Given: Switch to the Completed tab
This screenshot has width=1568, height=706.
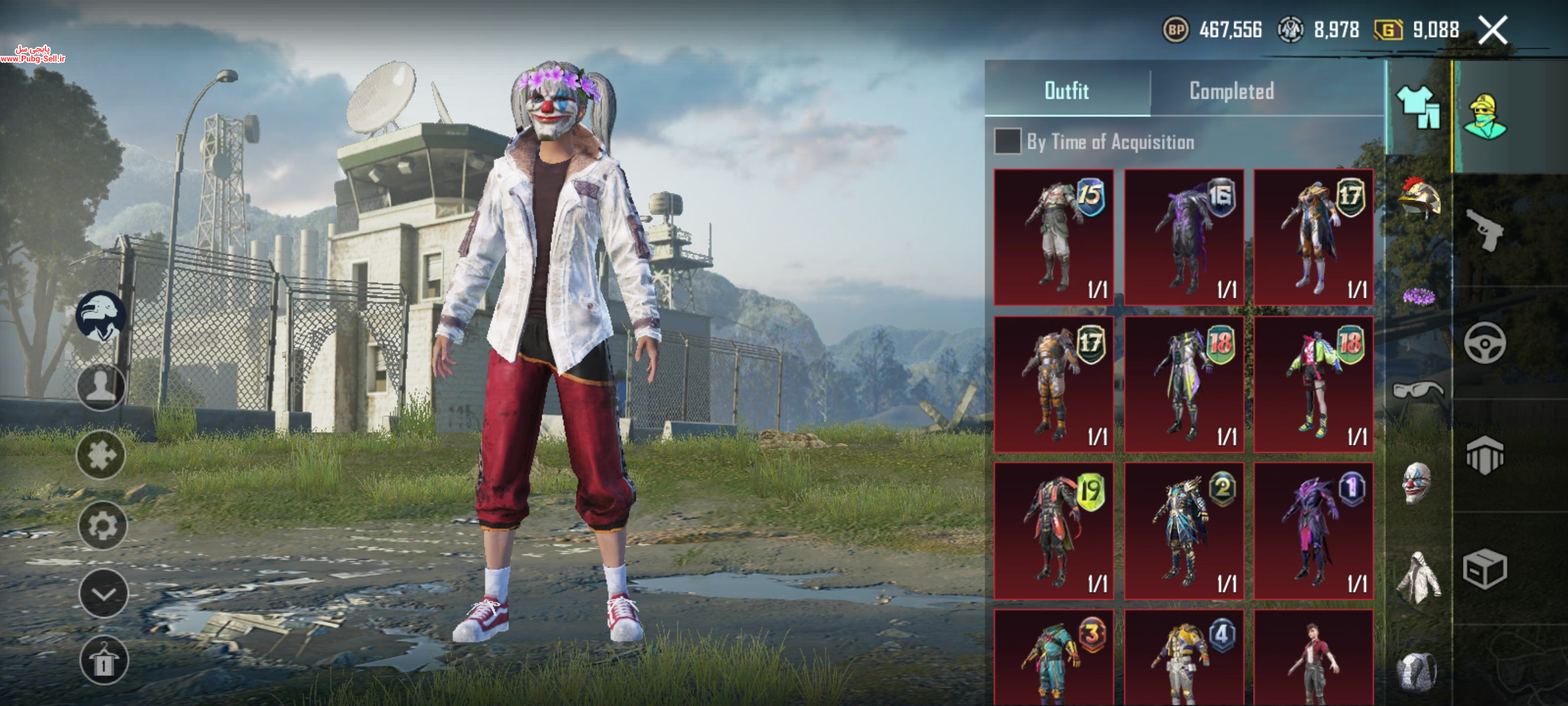Looking at the screenshot, I should click(x=1231, y=91).
